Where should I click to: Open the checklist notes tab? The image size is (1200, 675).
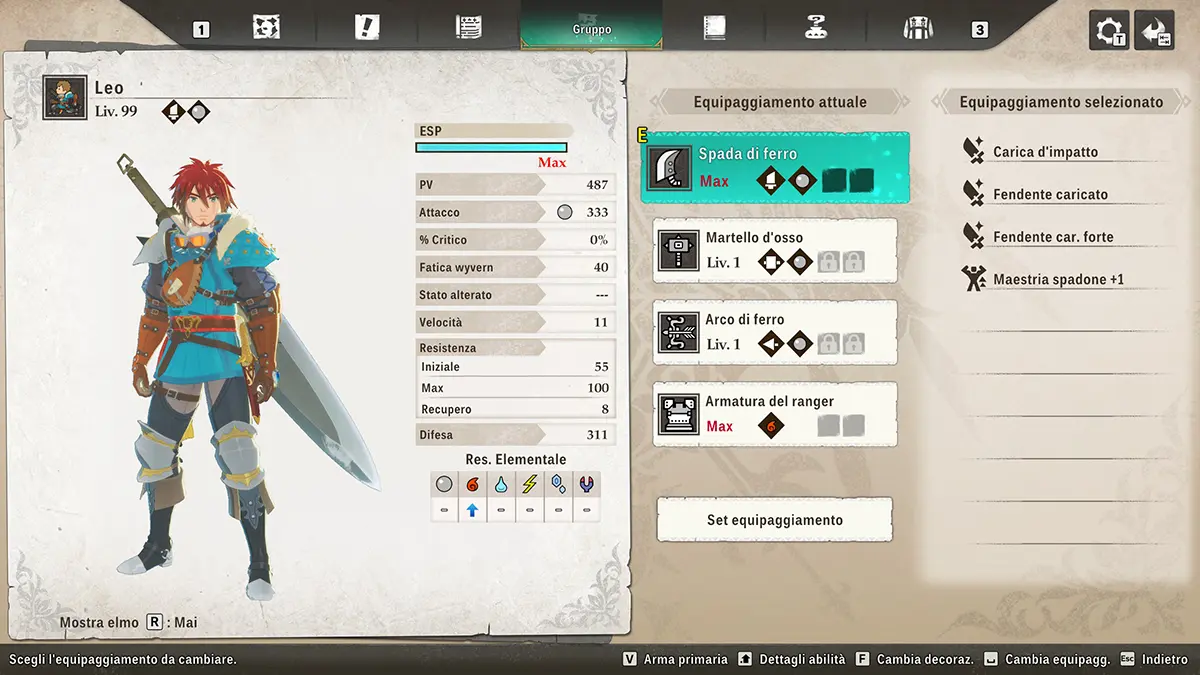click(468, 27)
